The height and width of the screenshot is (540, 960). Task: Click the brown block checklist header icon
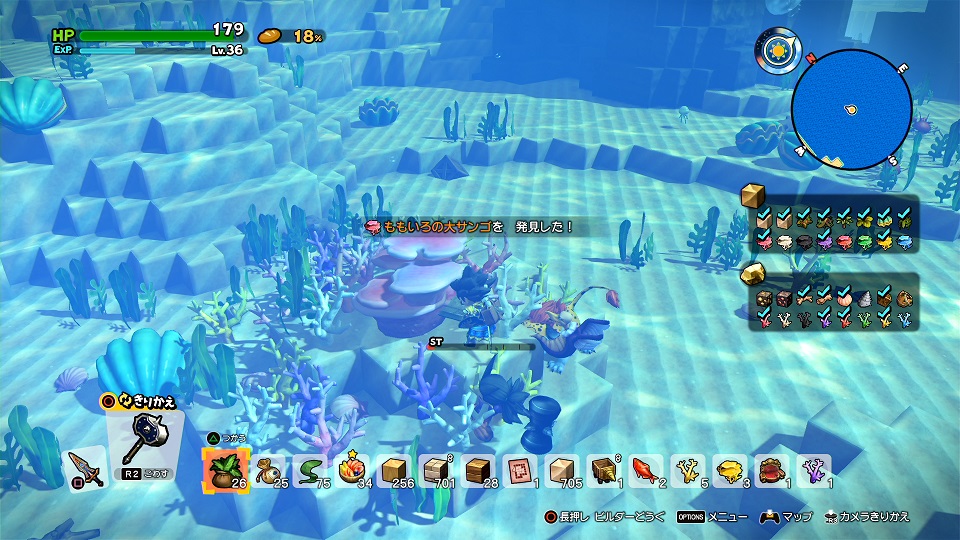pos(754,196)
